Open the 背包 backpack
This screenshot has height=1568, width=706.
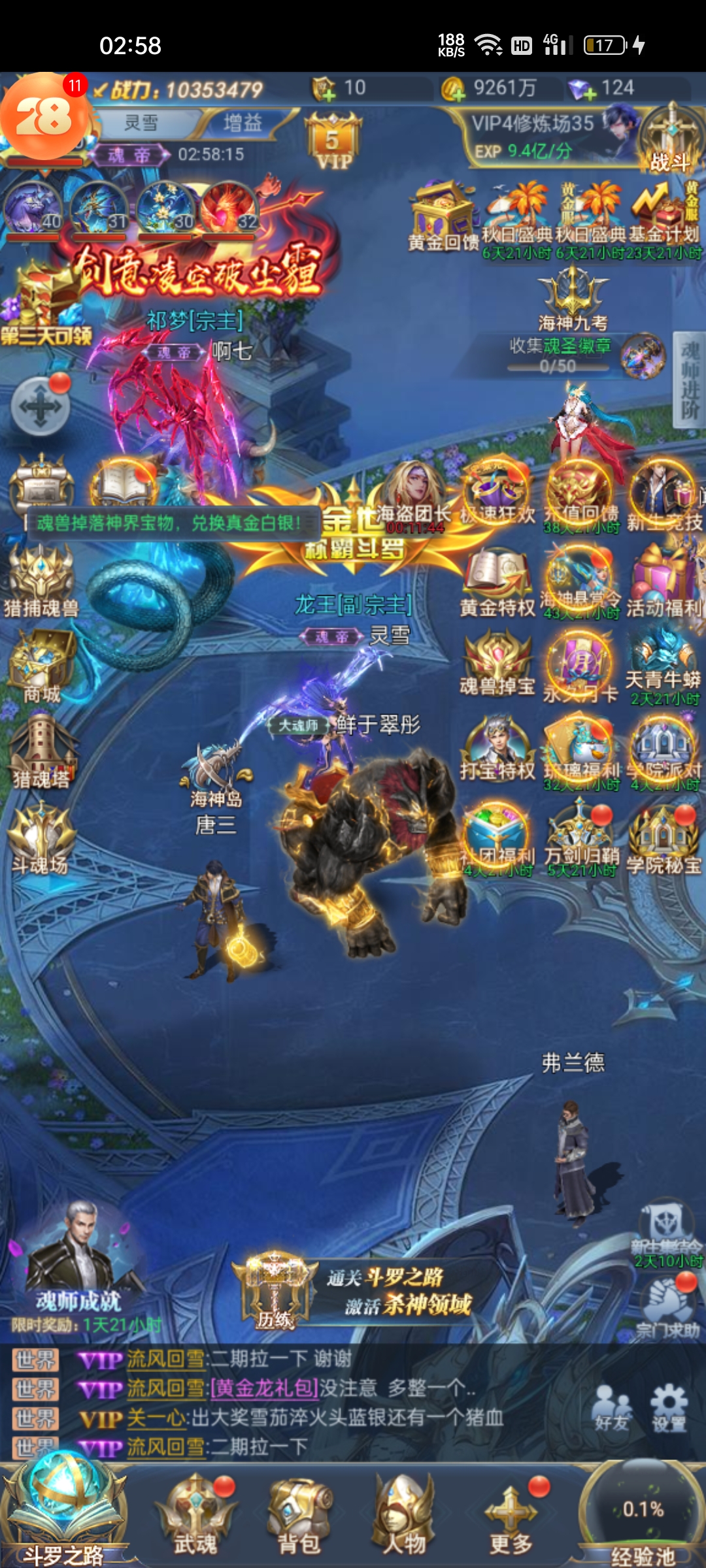click(x=299, y=1514)
